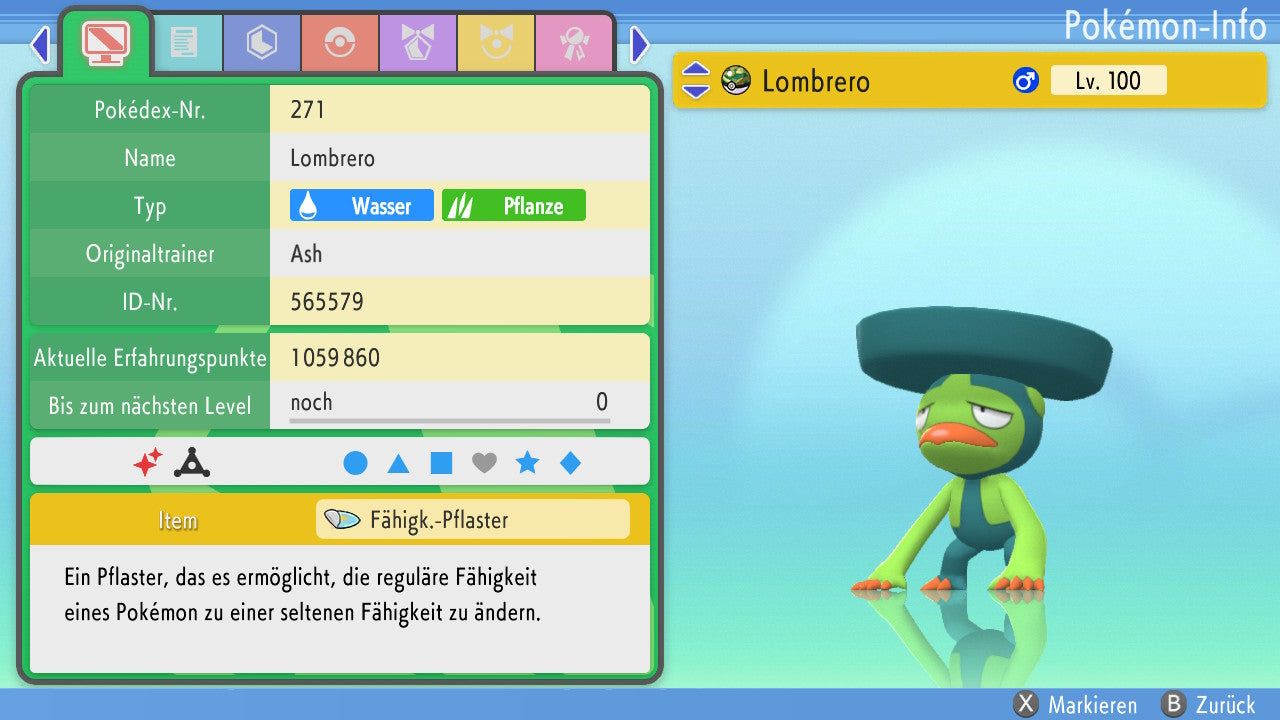The height and width of the screenshot is (720, 1280).
Task: Toggle the gray heart marking
Action: 484,463
